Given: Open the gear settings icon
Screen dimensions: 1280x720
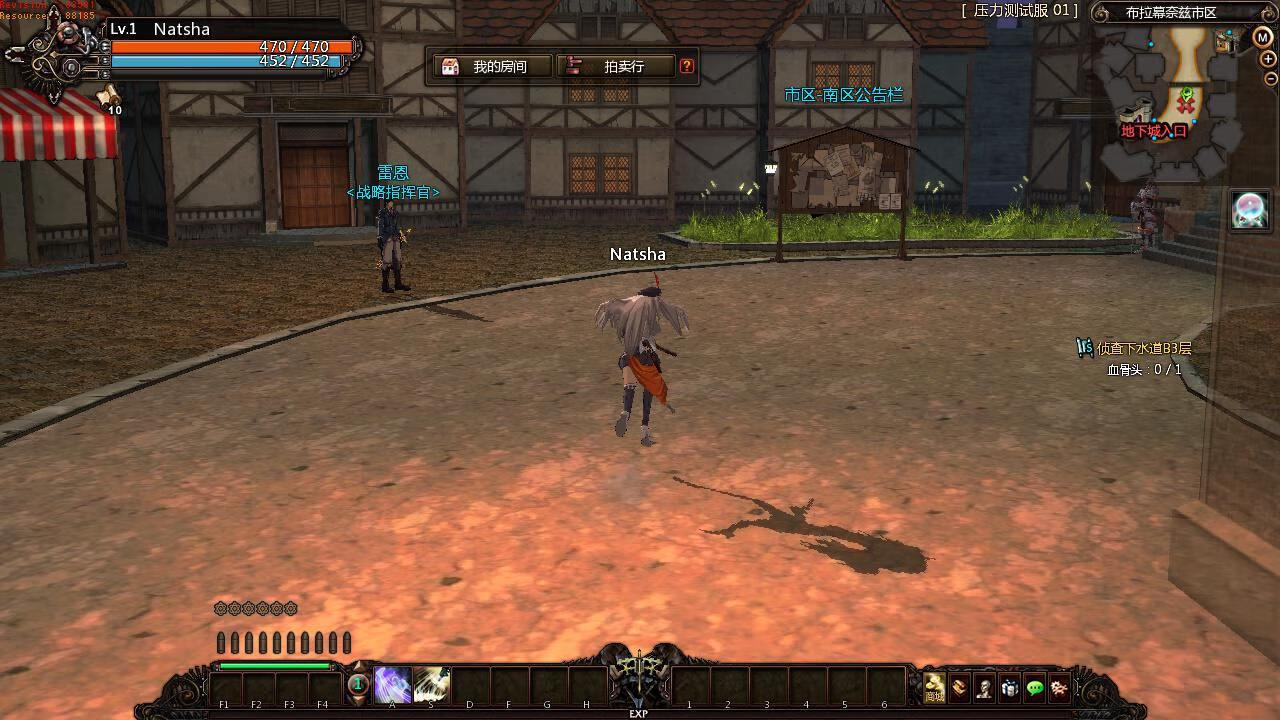Looking at the screenshot, I should pos(1059,688).
